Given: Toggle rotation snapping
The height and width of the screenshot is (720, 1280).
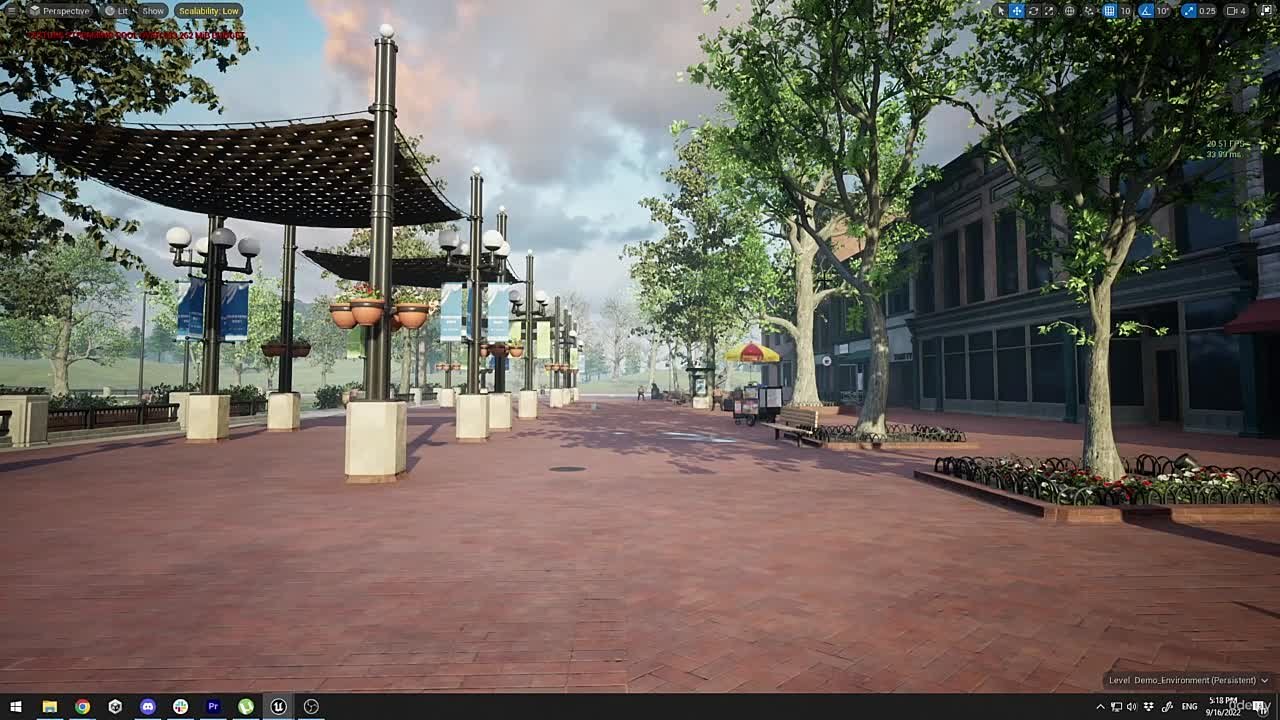Looking at the screenshot, I should [x=1145, y=10].
